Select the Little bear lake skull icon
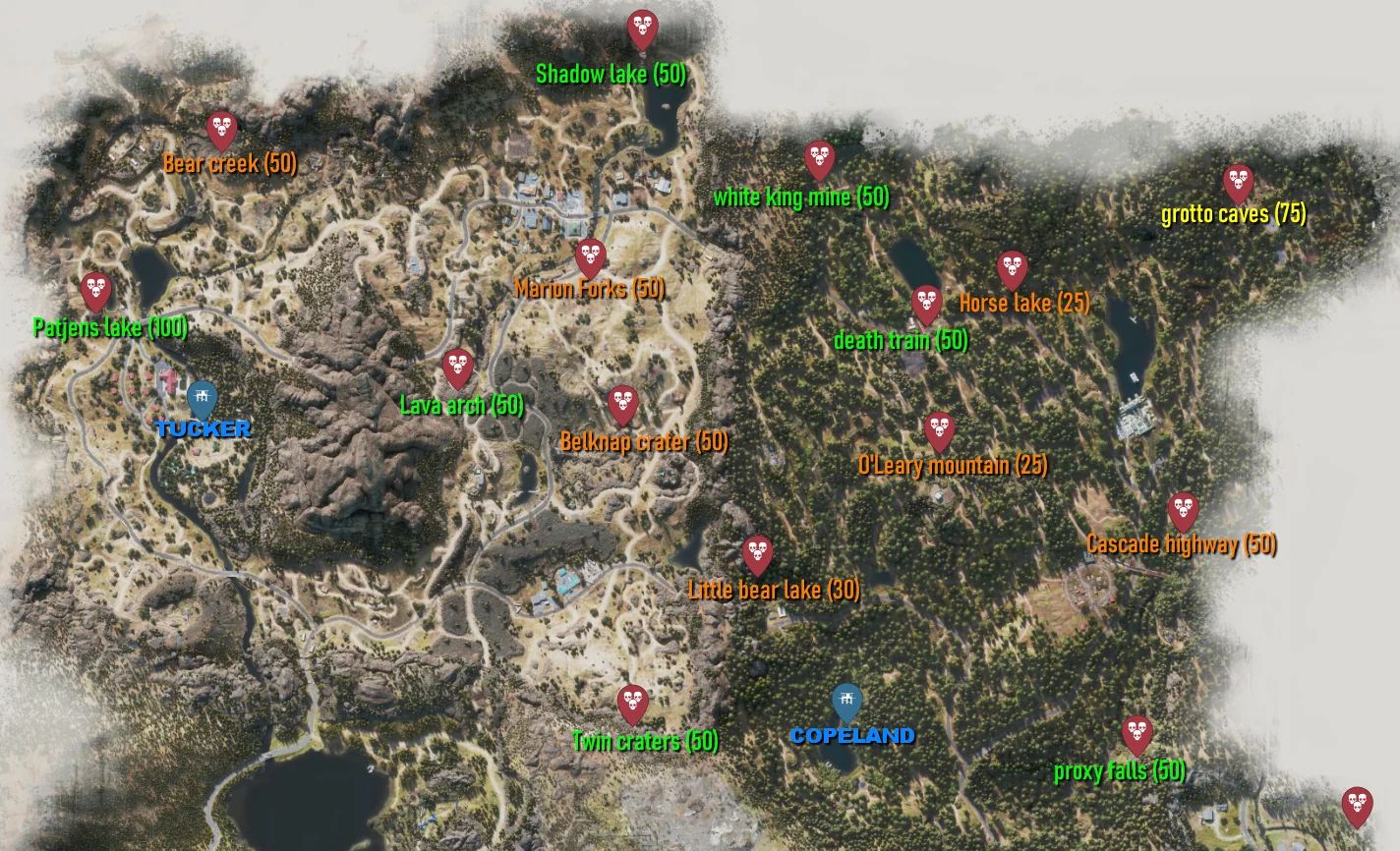 tap(758, 552)
